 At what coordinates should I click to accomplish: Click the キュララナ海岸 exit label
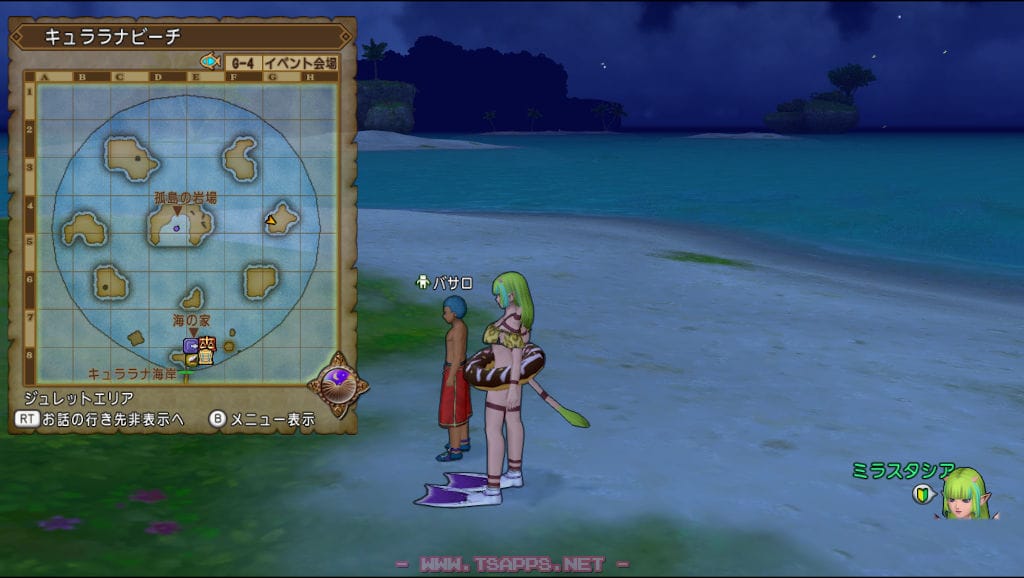click(133, 374)
